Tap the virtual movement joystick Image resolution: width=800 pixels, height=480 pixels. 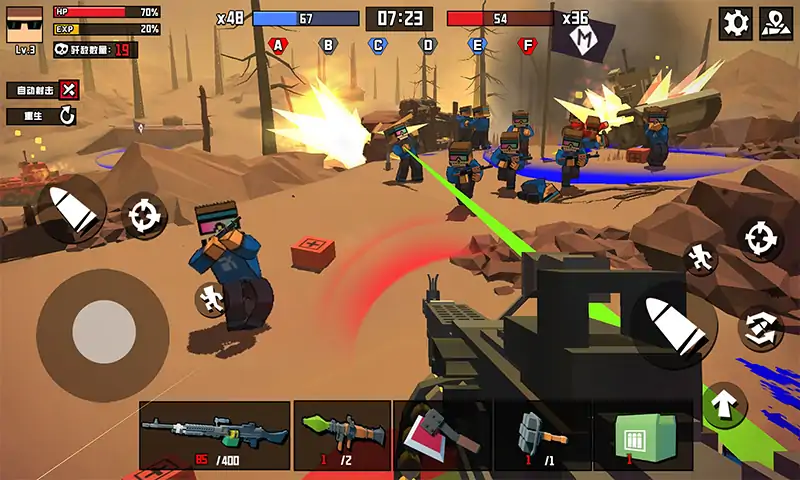pyautogui.click(x=103, y=331)
